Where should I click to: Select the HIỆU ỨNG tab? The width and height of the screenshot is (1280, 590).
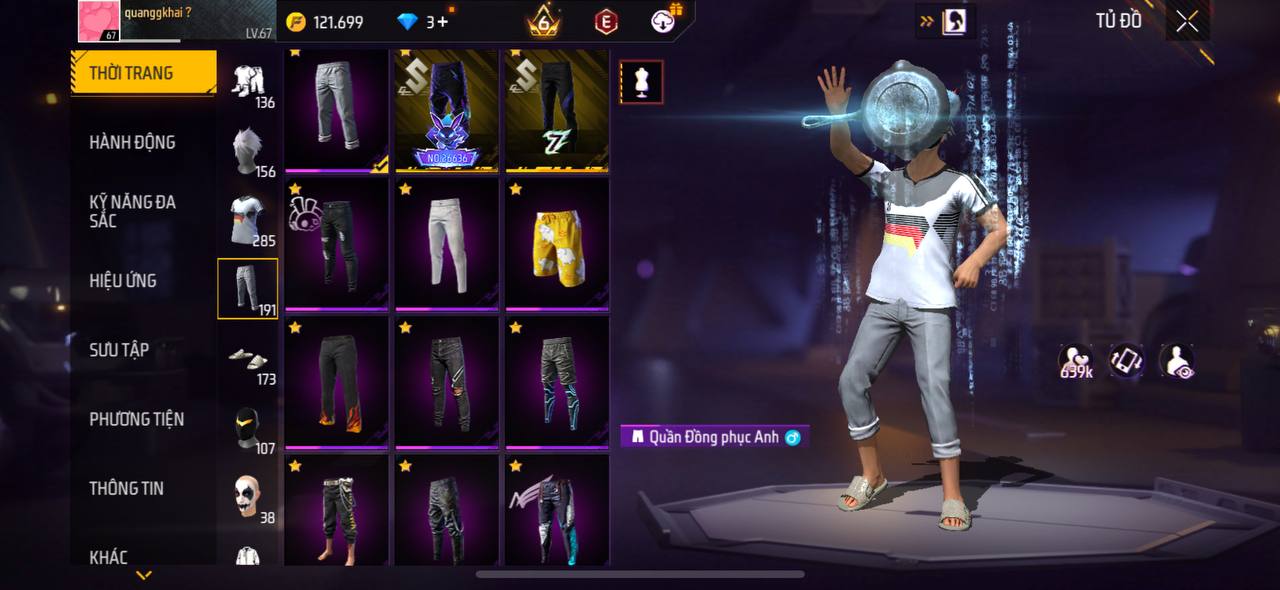click(x=123, y=280)
